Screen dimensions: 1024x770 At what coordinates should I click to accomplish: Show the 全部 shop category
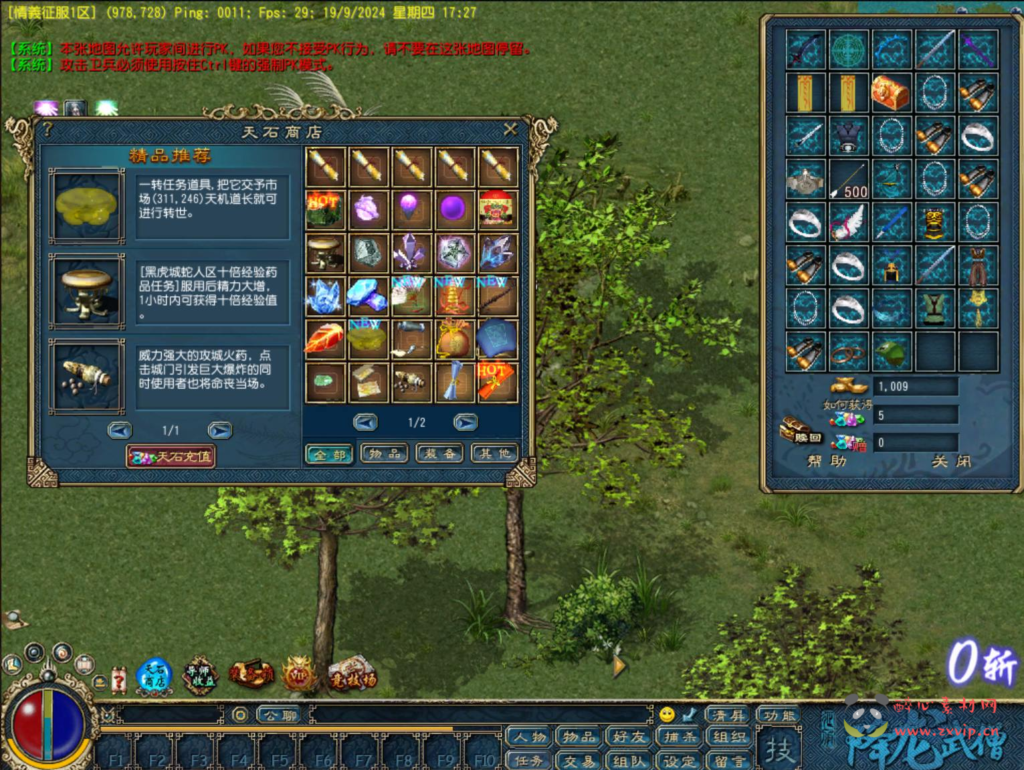click(x=328, y=453)
